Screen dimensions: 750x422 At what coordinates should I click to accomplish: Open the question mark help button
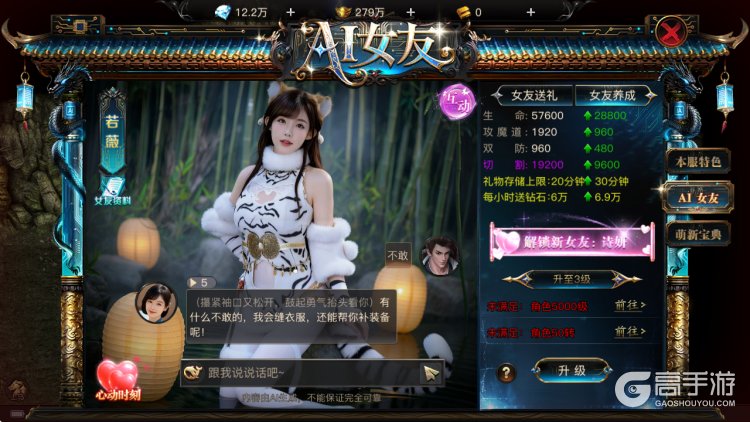507,372
